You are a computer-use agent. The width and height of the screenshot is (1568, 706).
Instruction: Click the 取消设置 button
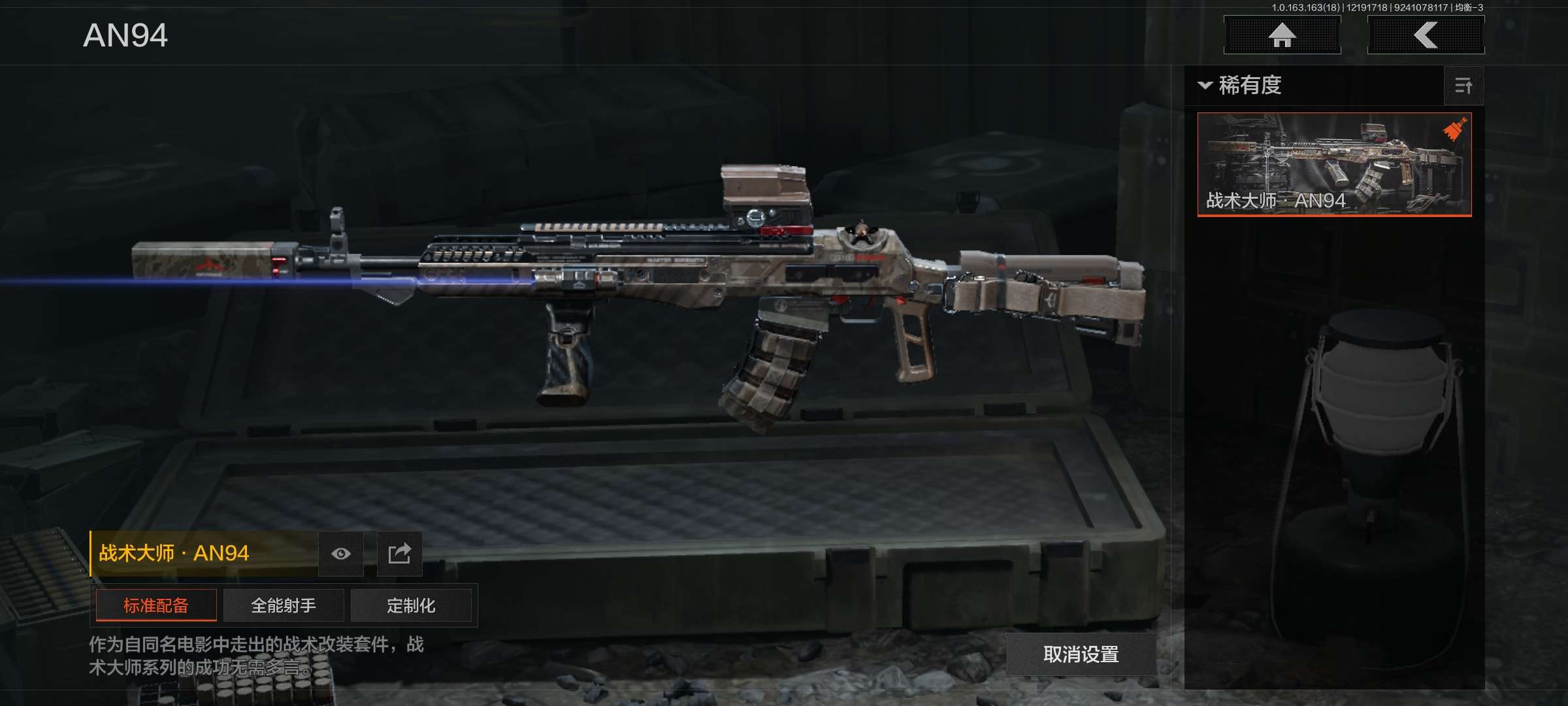1081,654
